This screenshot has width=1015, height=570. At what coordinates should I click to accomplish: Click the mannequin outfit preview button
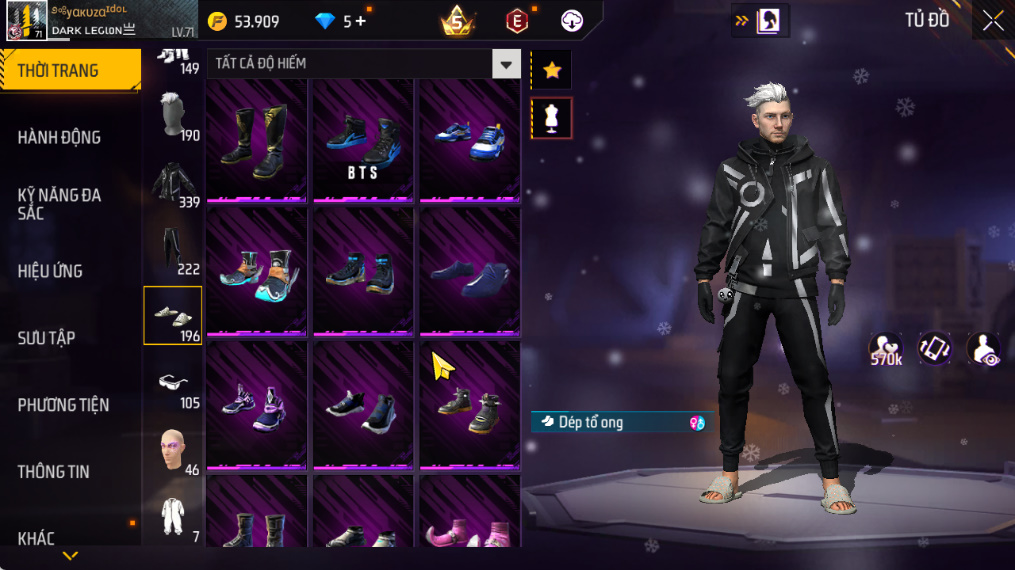click(551, 118)
